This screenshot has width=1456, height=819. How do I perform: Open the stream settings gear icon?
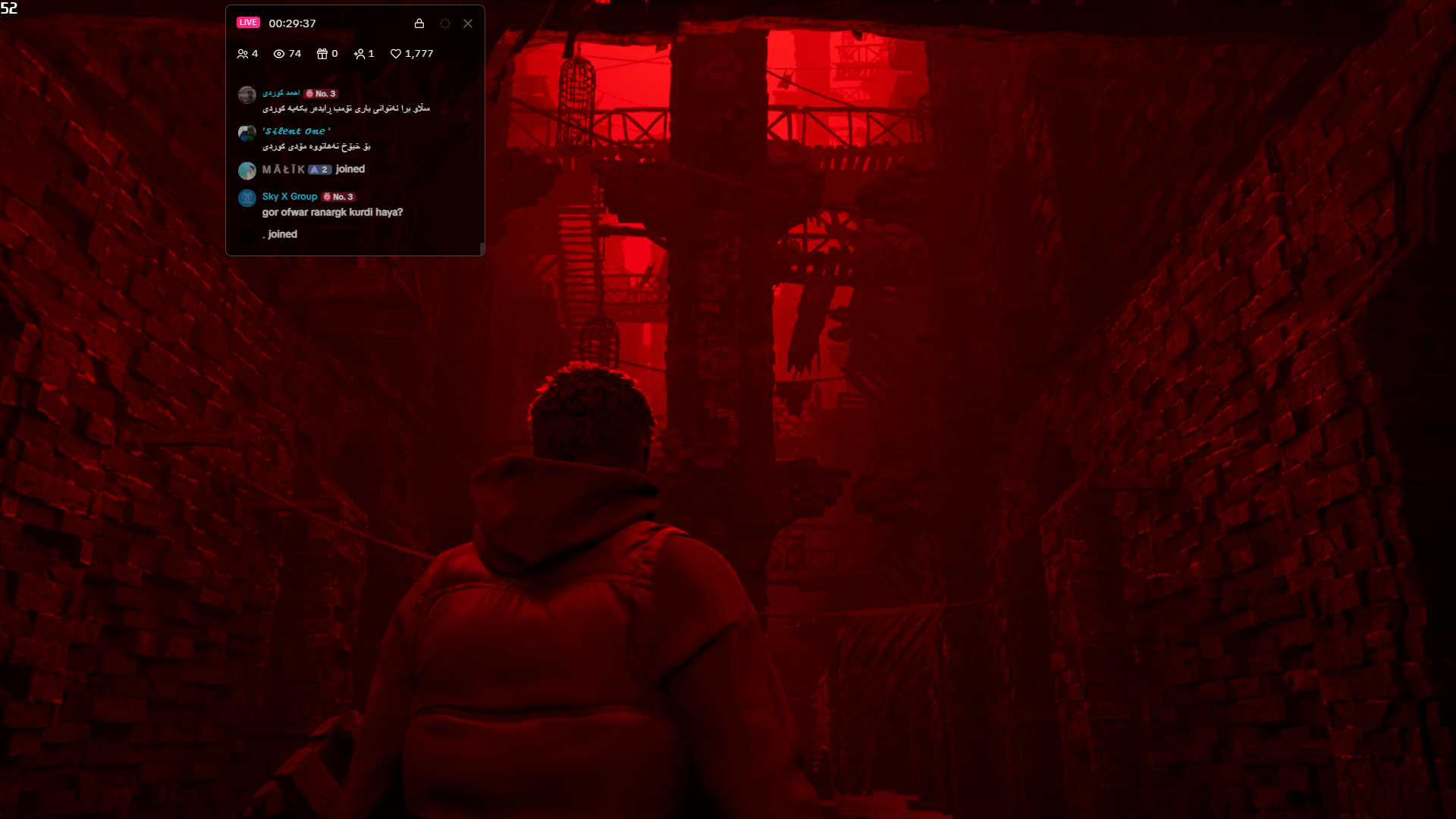coord(445,24)
